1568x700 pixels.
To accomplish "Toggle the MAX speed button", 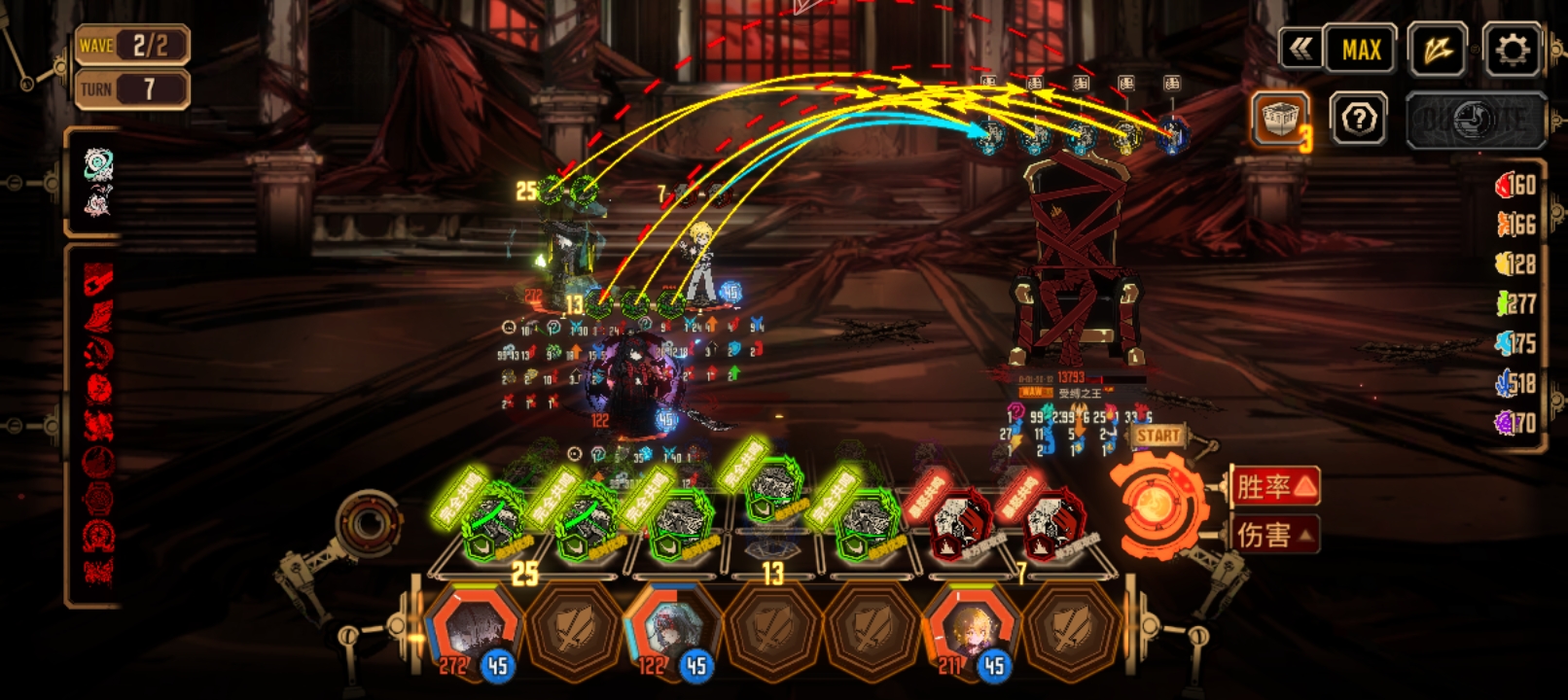I will click(x=1361, y=50).
